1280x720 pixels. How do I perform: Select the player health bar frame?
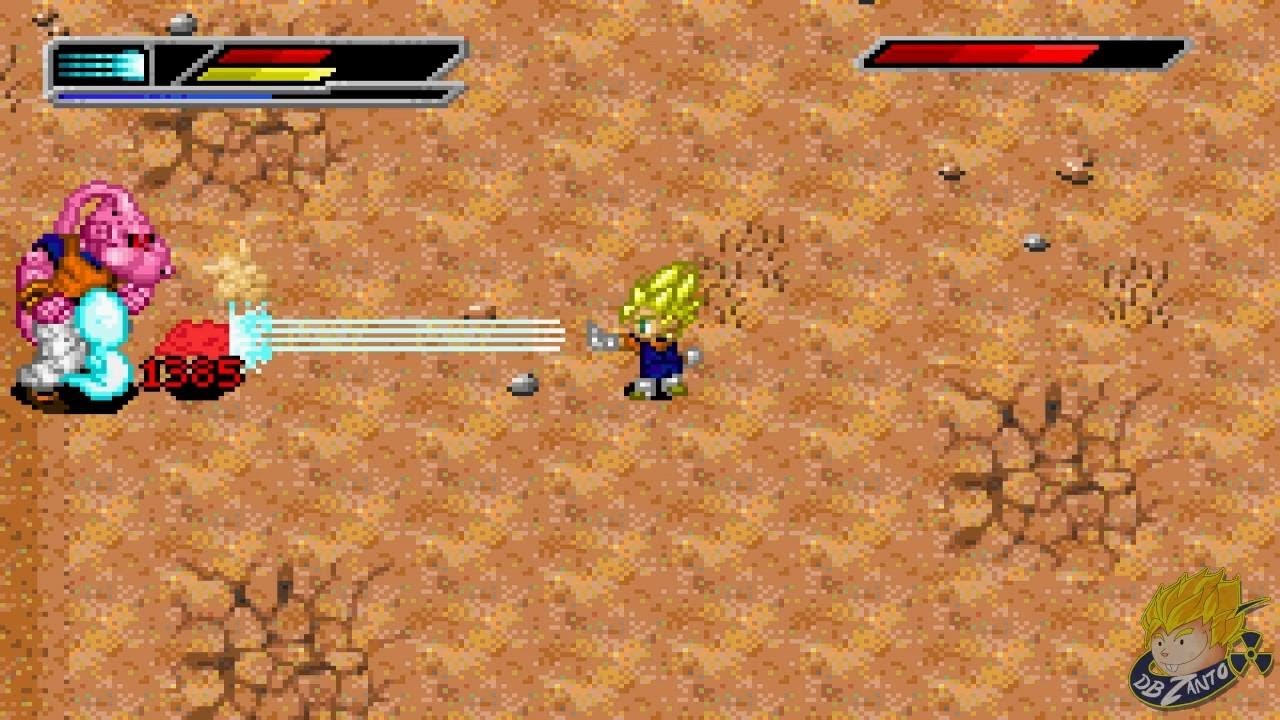click(300, 67)
